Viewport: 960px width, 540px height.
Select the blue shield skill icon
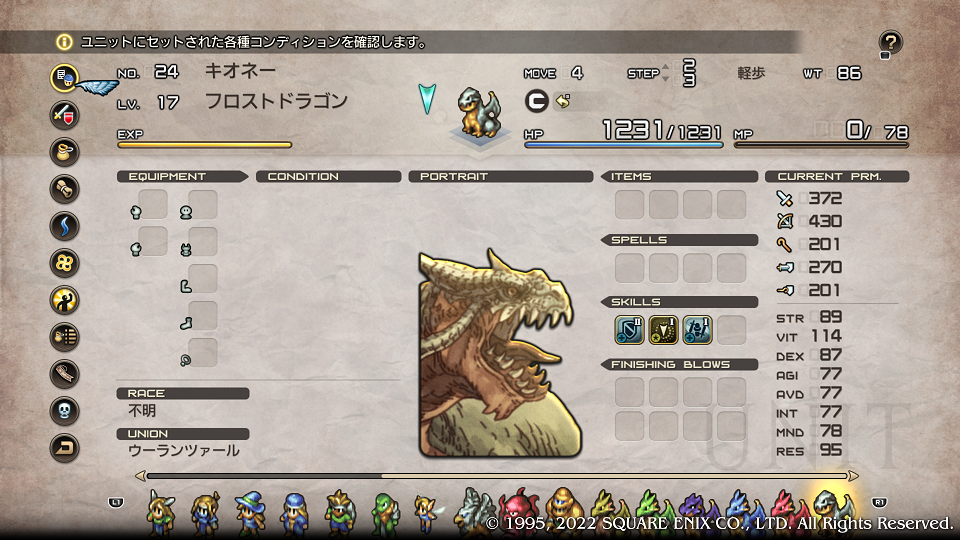630,329
